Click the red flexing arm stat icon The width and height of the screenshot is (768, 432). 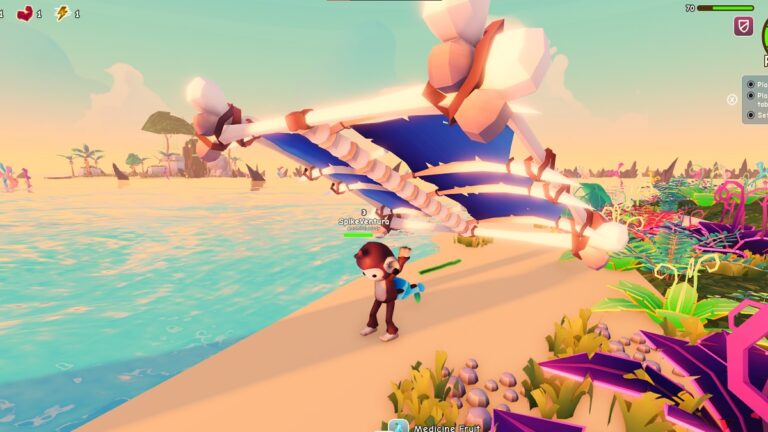pyautogui.click(x=25, y=13)
